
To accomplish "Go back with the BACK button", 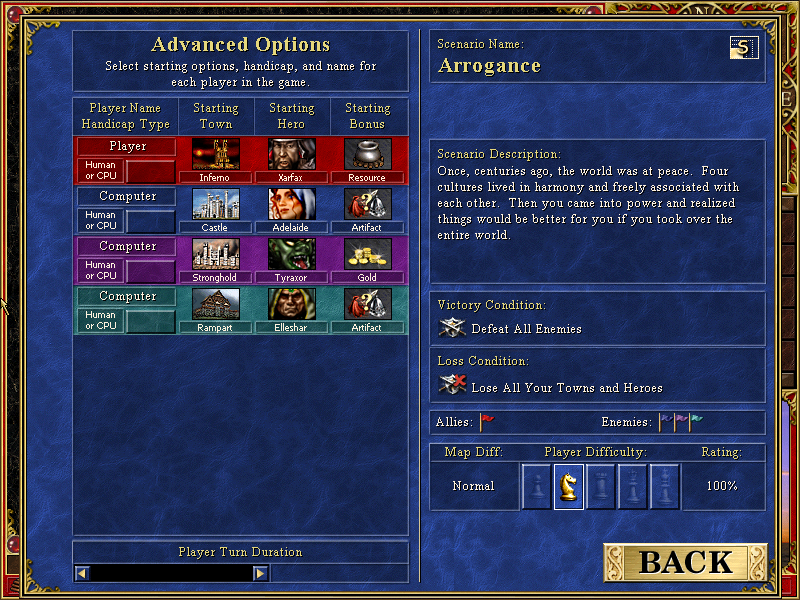I will click(686, 562).
